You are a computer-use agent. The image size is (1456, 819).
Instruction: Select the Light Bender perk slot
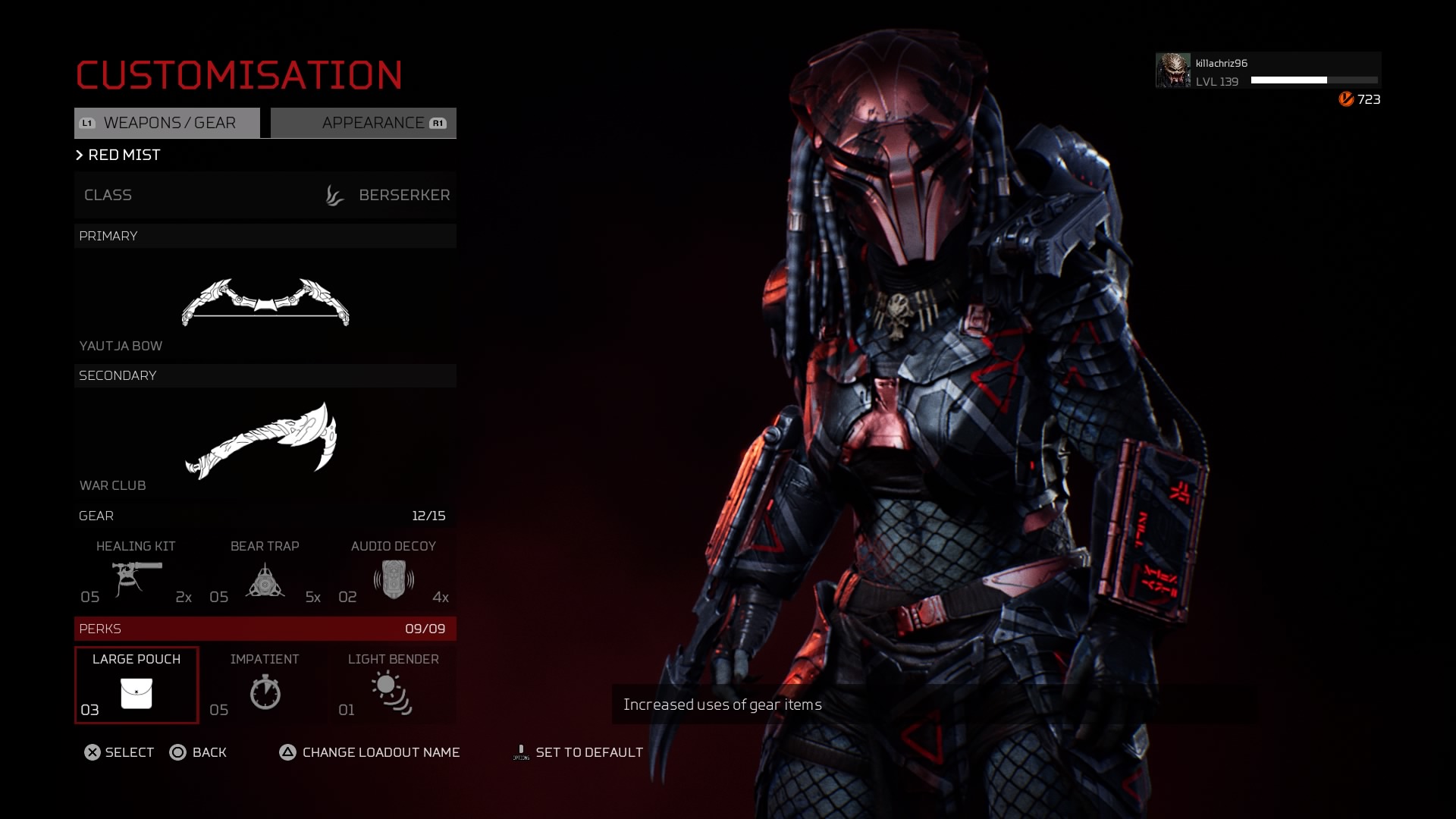[x=394, y=686]
